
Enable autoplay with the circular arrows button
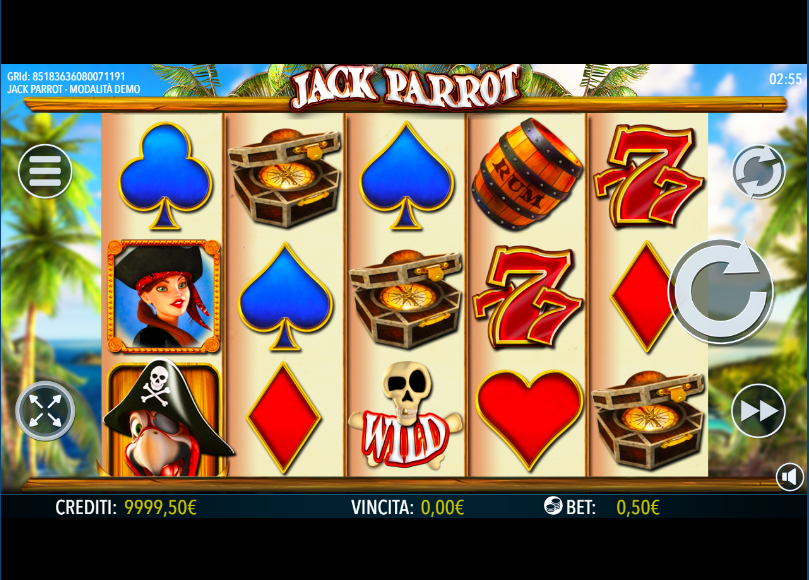point(759,172)
